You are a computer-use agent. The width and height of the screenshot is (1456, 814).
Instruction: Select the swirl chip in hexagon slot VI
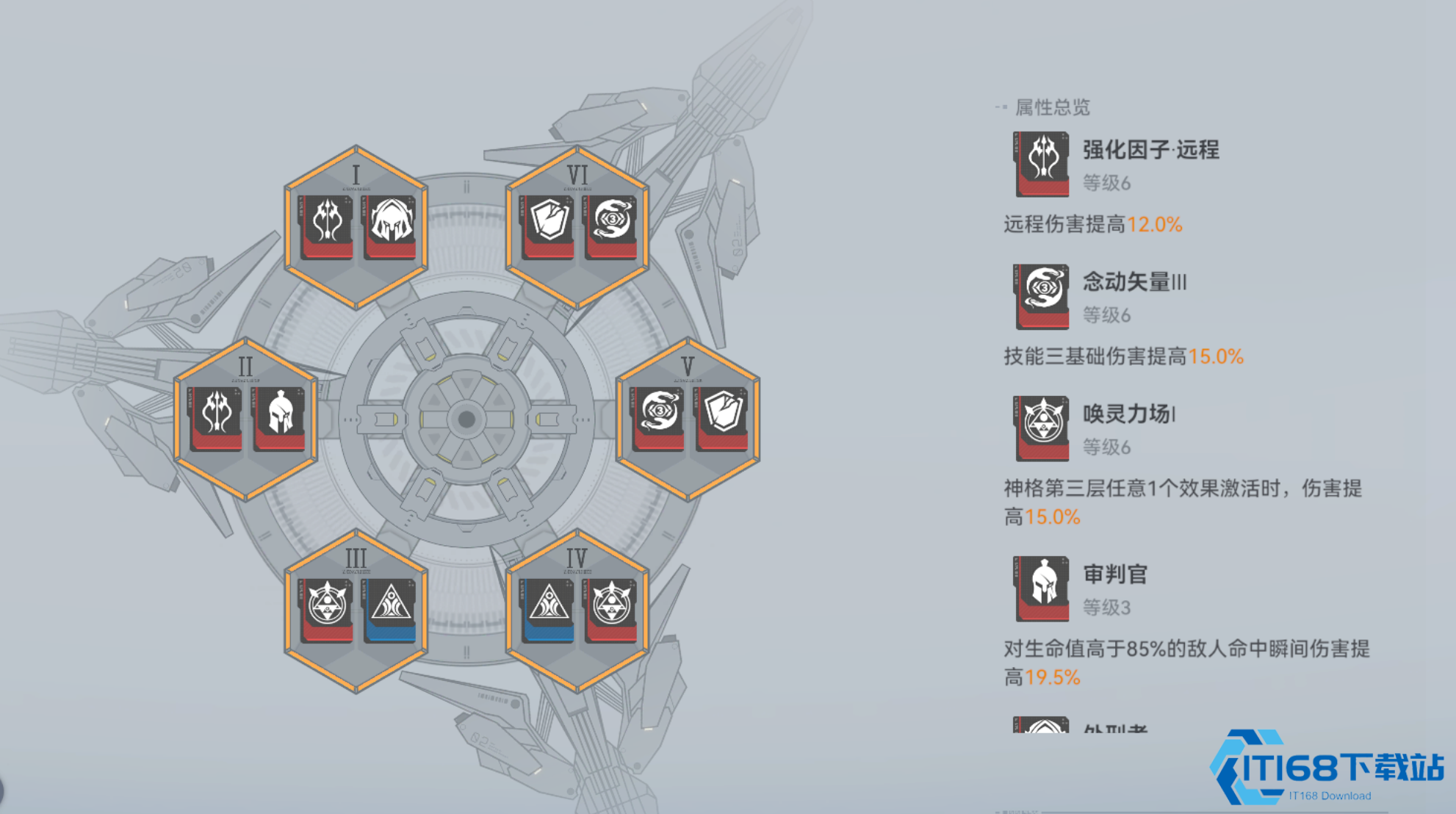(x=611, y=226)
